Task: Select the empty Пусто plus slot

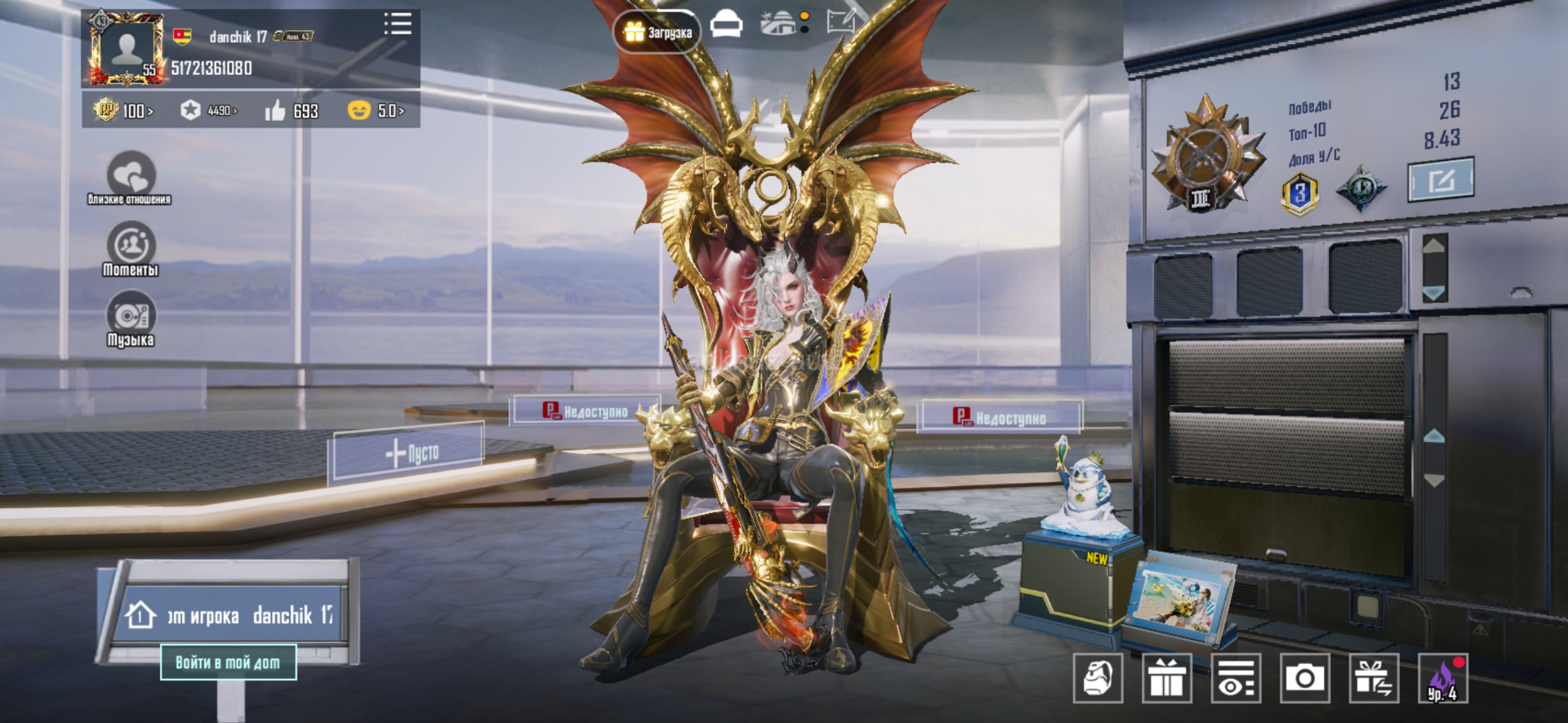Action: pyautogui.click(x=407, y=453)
